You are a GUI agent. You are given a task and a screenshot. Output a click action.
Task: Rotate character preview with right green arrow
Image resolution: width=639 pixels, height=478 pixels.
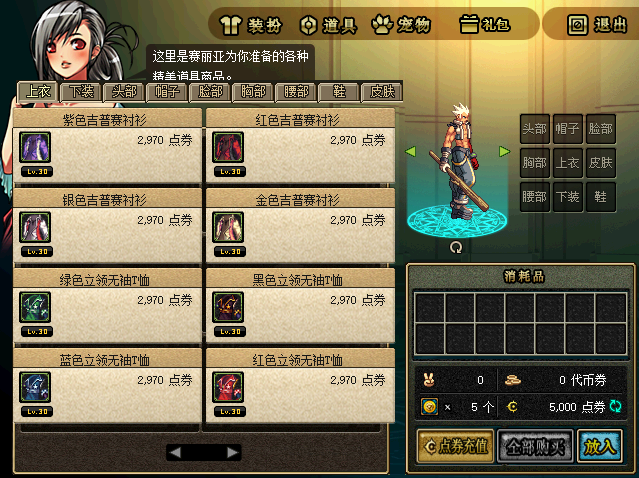[x=504, y=151]
